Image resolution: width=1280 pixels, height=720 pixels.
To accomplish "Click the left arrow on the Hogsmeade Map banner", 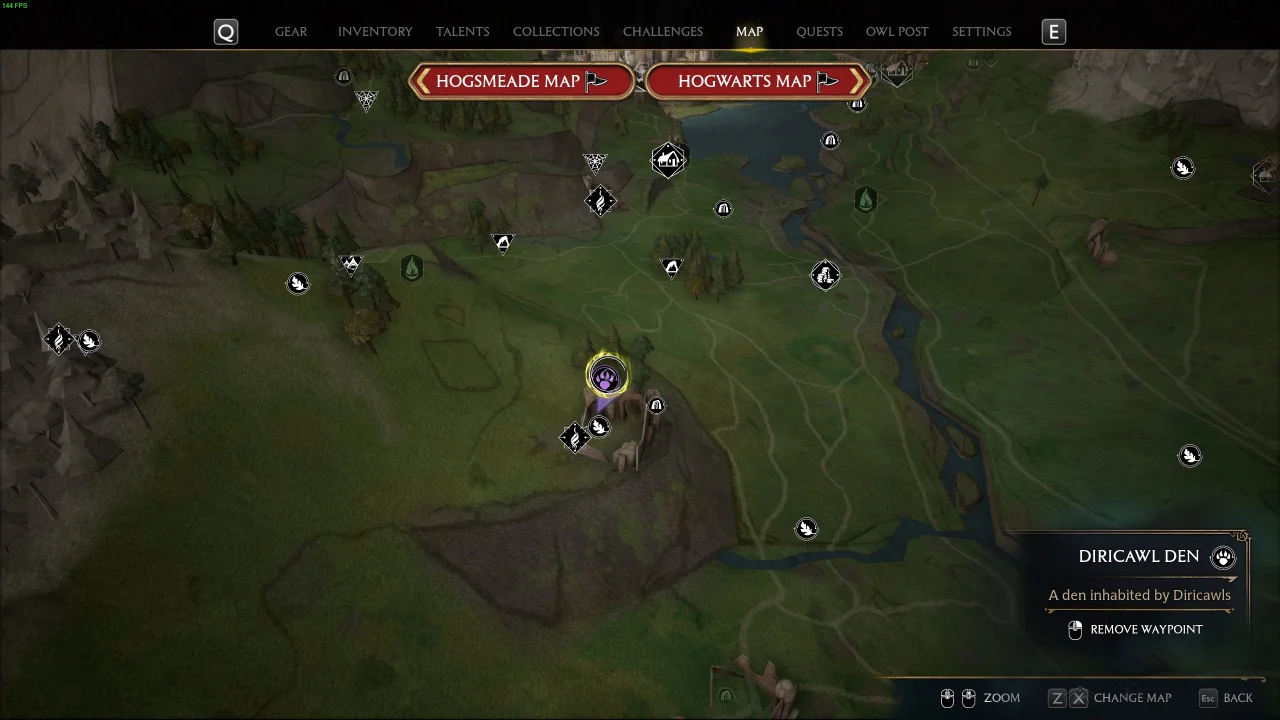I will (x=422, y=81).
